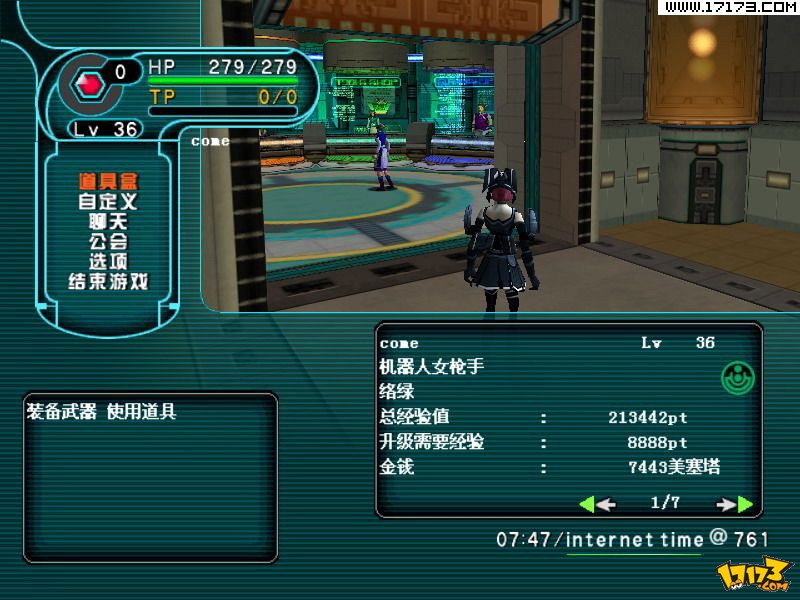
Task: Open the 公会 guild menu entry
Action: (x=108, y=241)
